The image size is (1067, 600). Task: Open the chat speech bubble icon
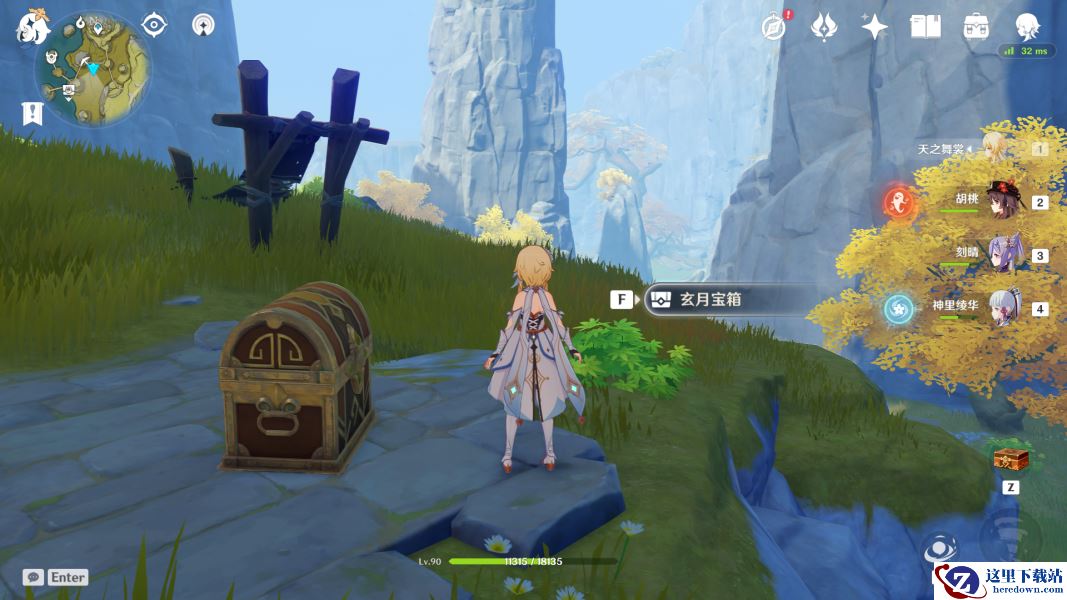pos(33,577)
